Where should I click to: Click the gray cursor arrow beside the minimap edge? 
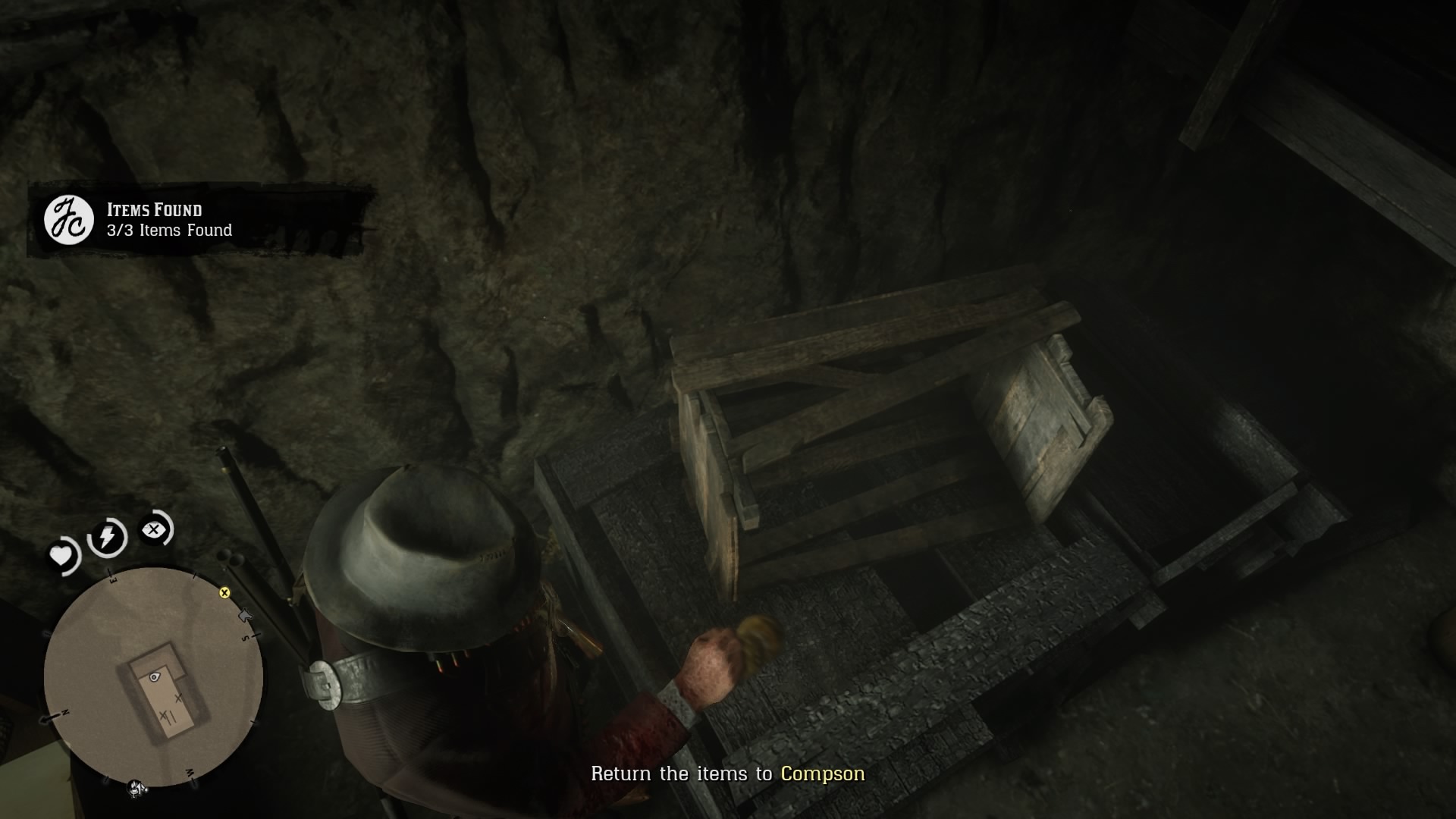(245, 615)
